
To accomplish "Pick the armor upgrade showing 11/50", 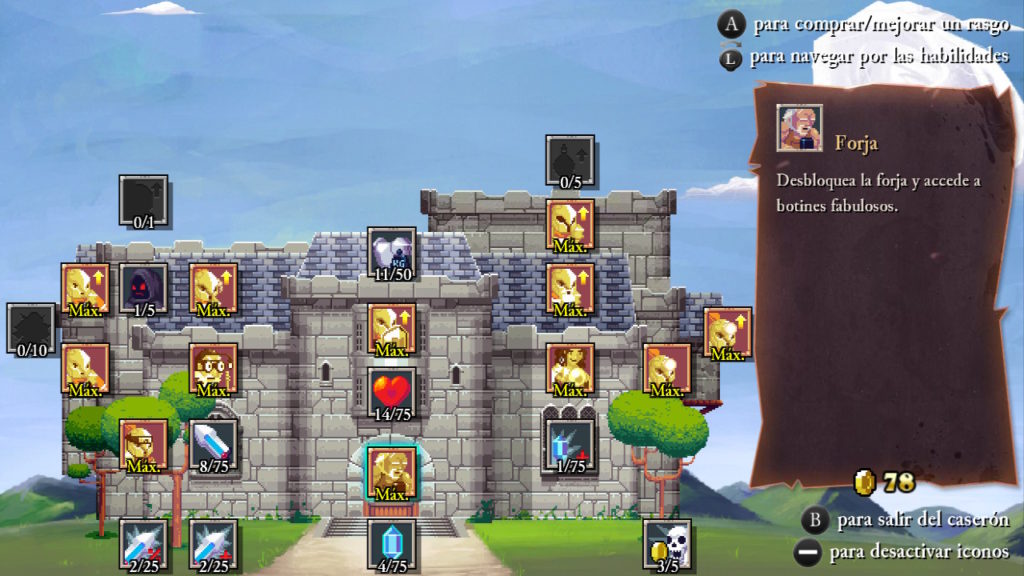I will coord(392,251).
